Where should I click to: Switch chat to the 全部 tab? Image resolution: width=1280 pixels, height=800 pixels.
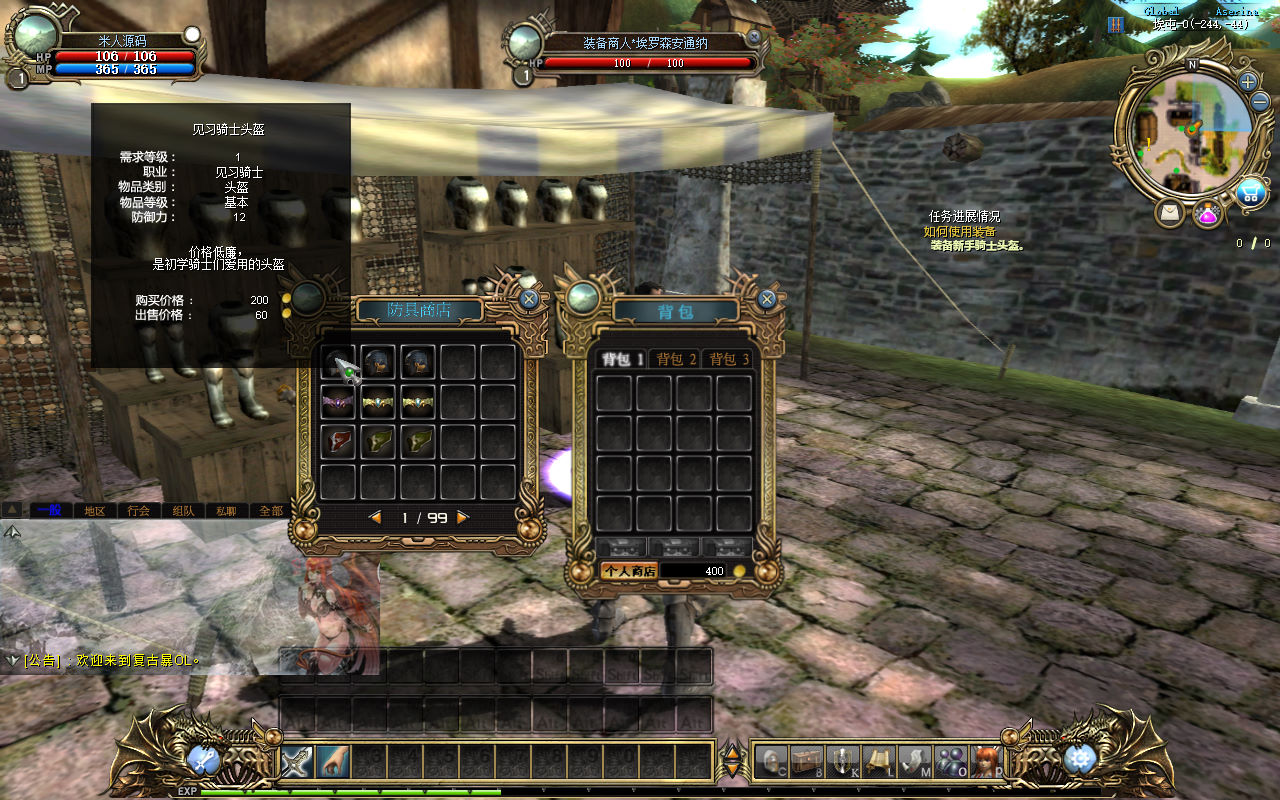[x=270, y=510]
